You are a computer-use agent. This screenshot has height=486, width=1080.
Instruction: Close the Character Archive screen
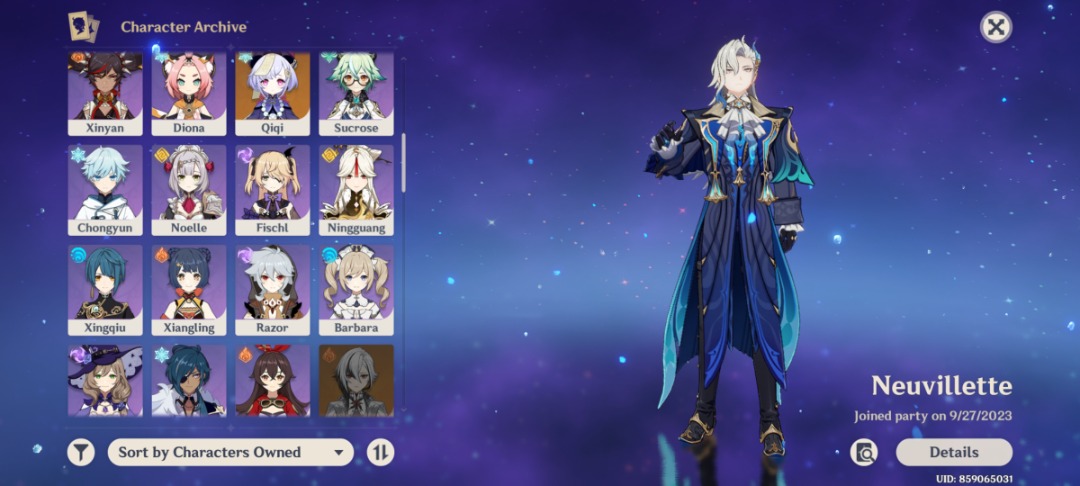[995, 27]
